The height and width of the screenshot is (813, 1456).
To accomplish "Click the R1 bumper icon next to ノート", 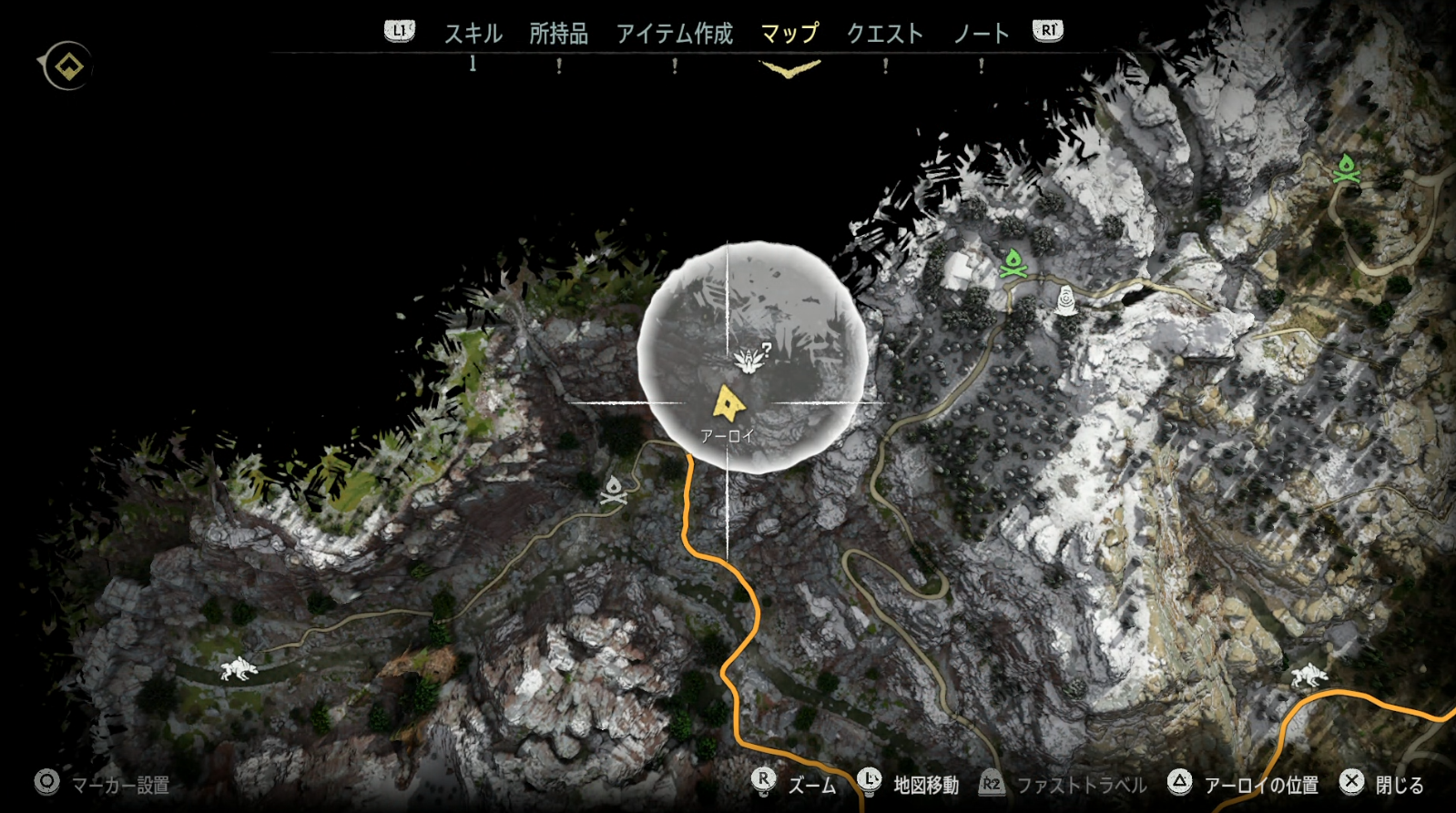I will tap(1048, 29).
